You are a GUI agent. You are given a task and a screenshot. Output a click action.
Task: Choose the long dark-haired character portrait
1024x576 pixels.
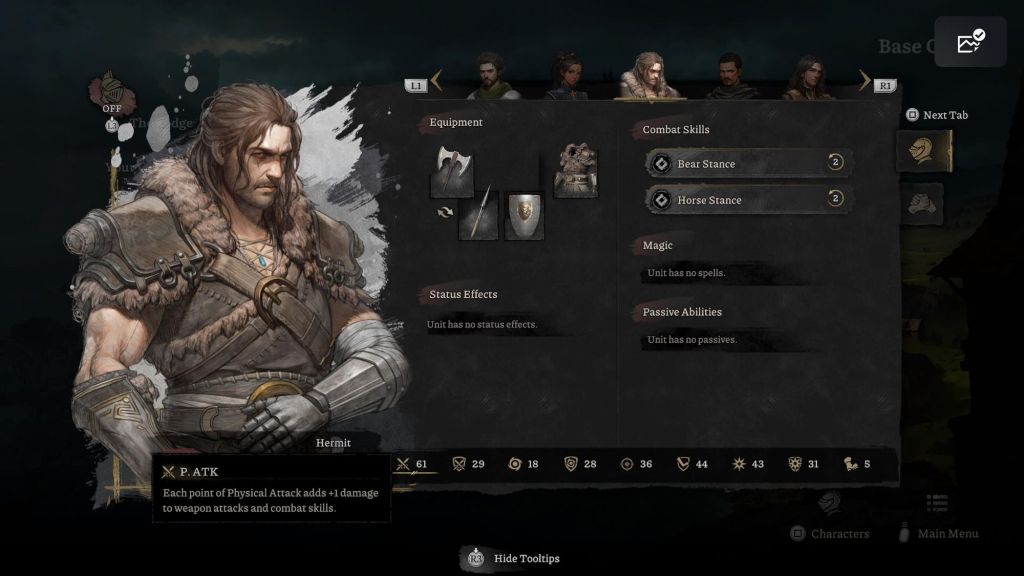(808, 78)
